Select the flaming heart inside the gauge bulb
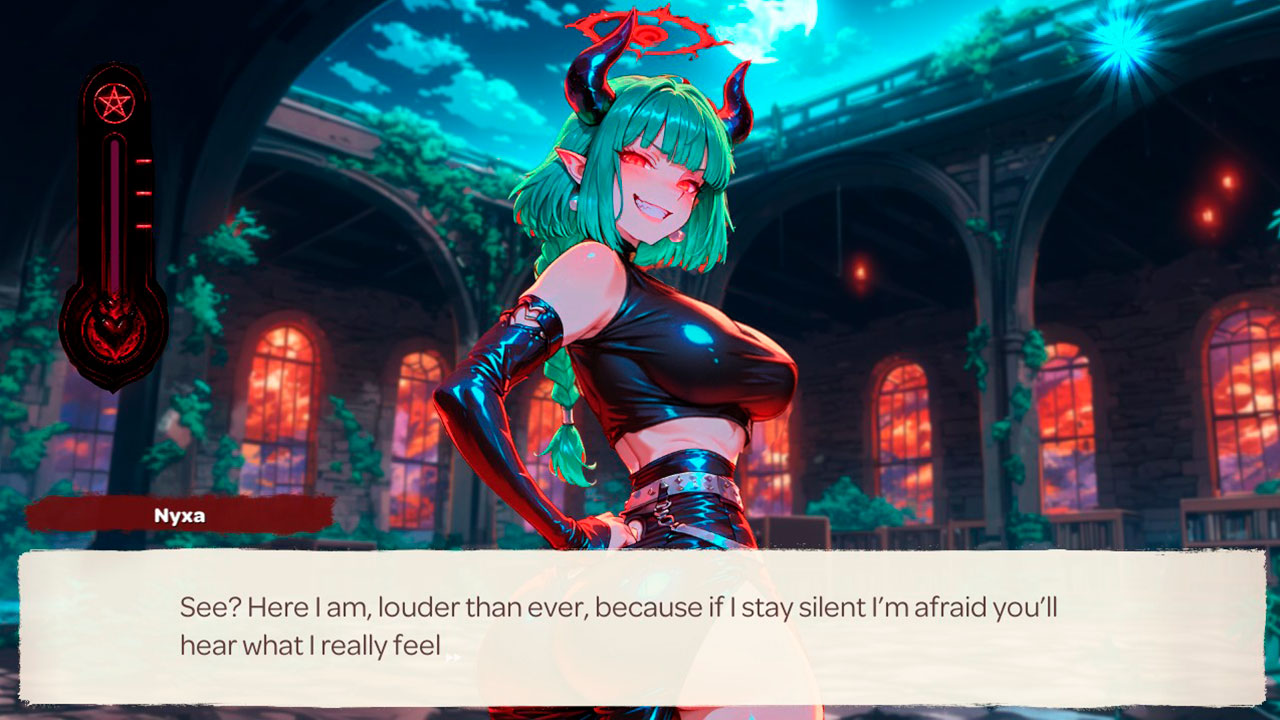 pyautogui.click(x=112, y=325)
